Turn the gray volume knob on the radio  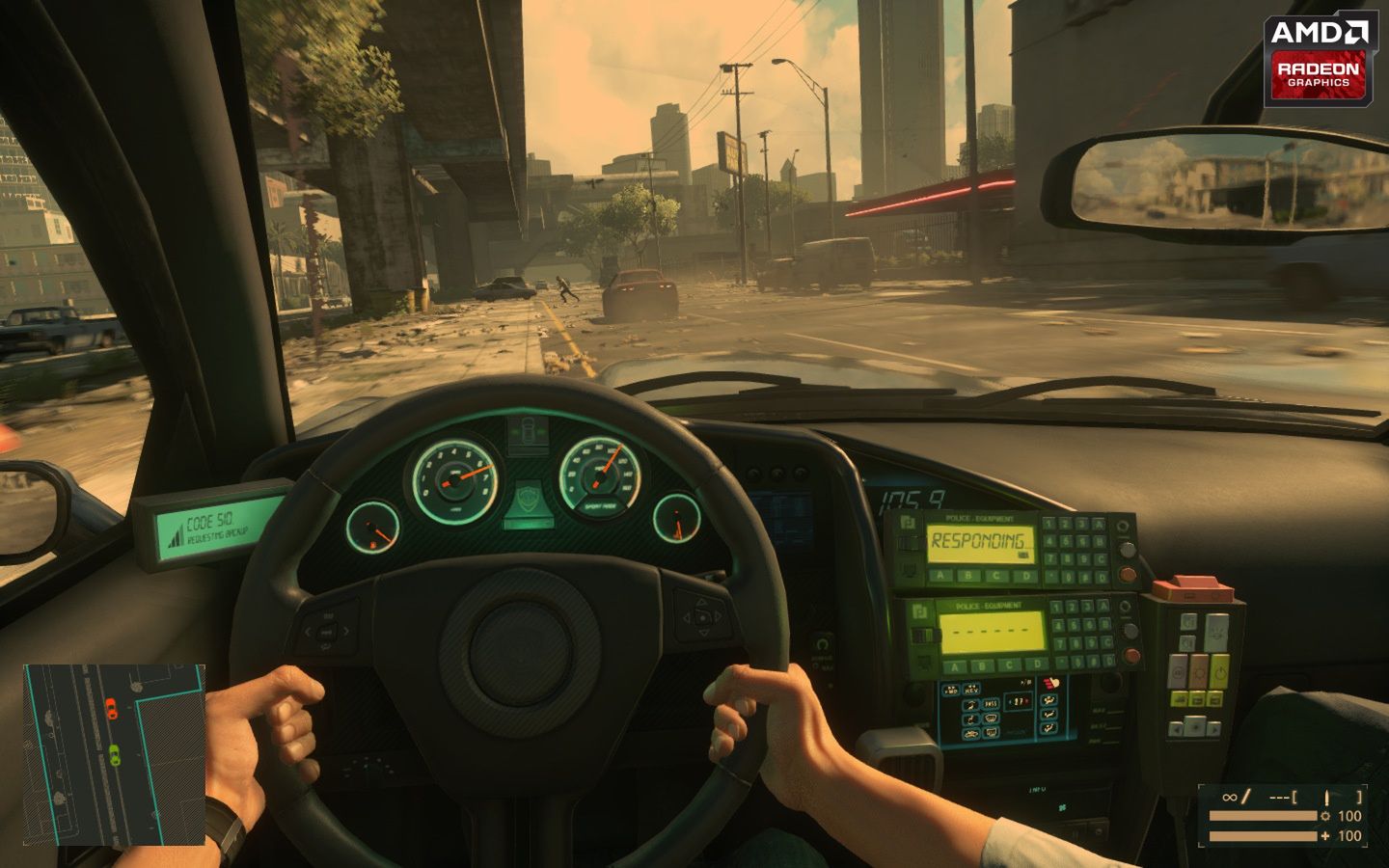(1127, 551)
